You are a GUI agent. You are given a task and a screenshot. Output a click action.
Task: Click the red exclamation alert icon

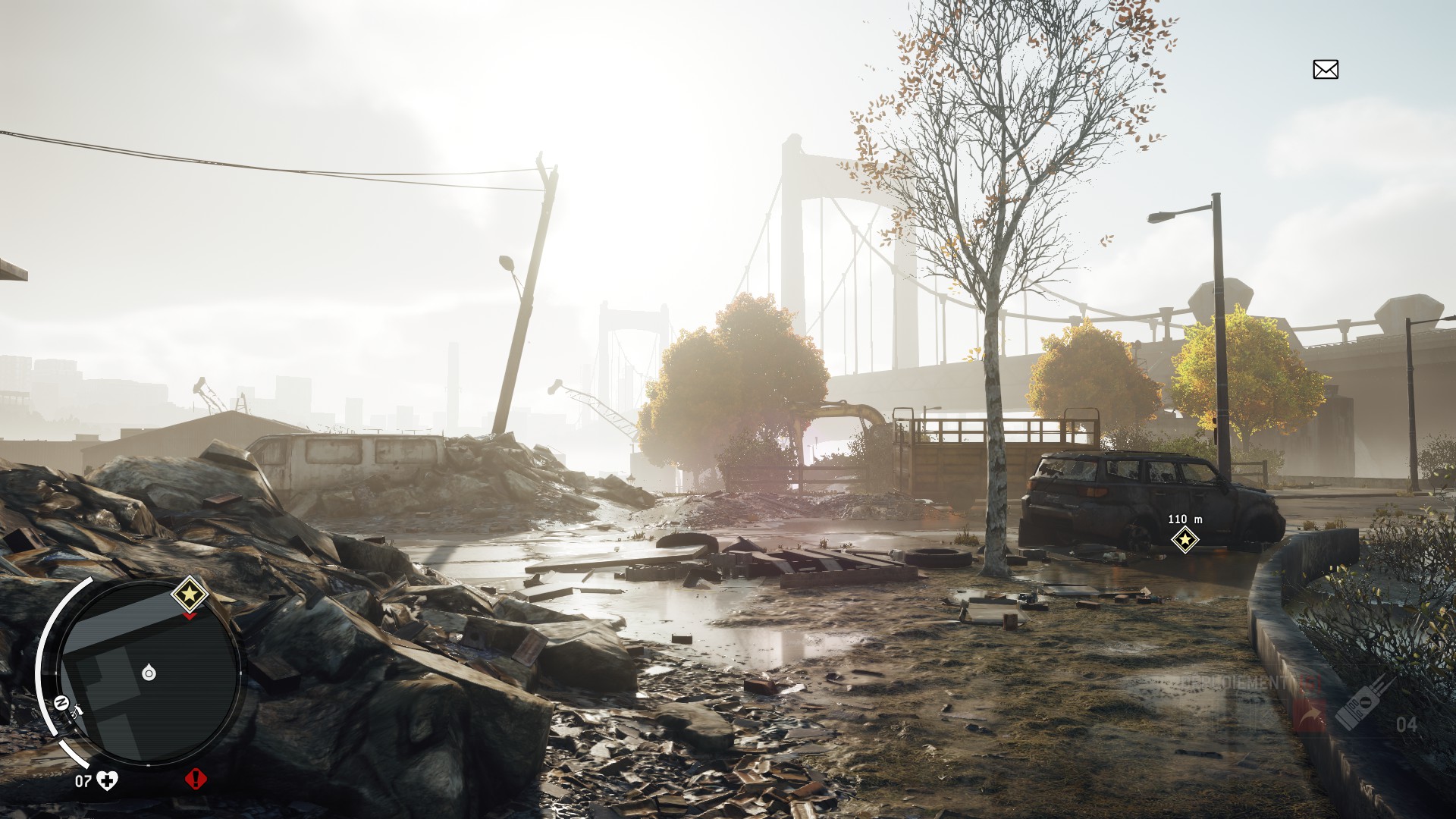[196, 779]
